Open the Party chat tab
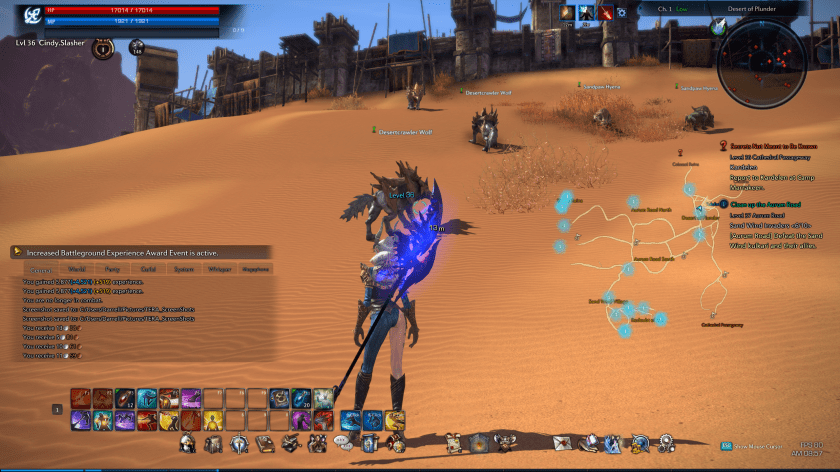This screenshot has width=840, height=472. (x=113, y=269)
